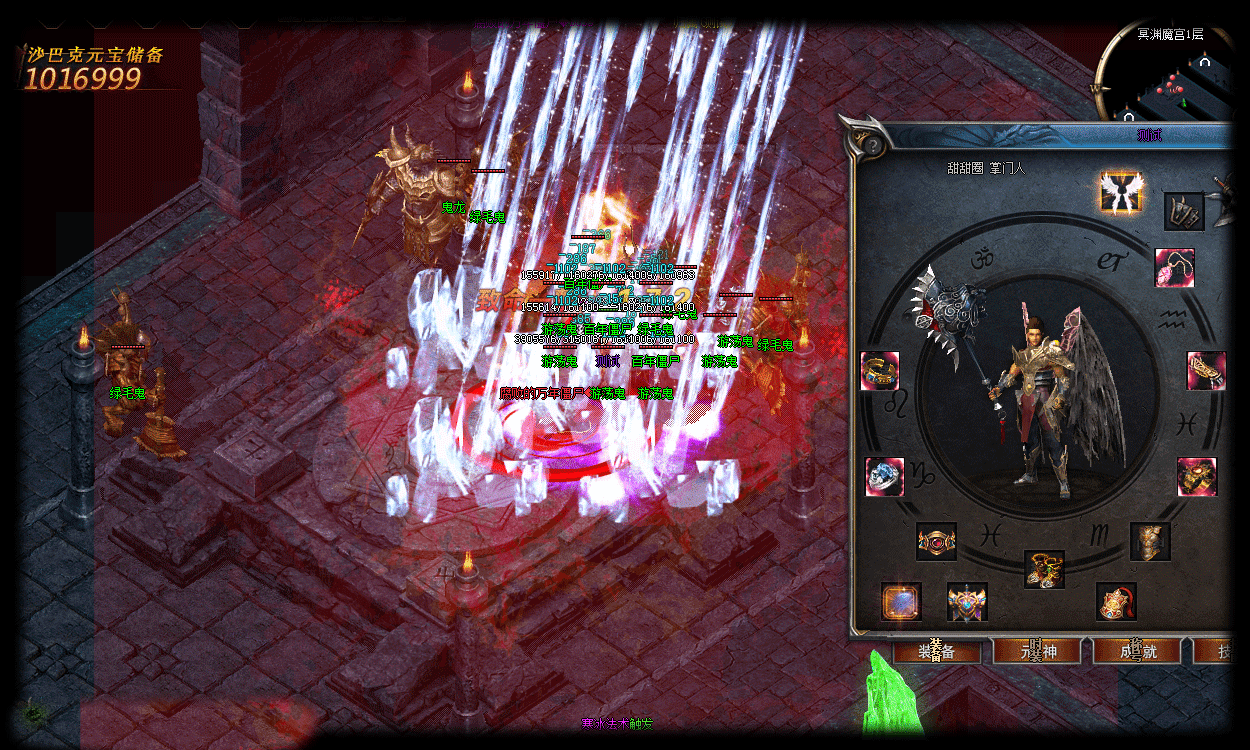This screenshot has width=1250, height=750.
Task: Select the pink necklace equipment slot
Action: point(1174,268)
